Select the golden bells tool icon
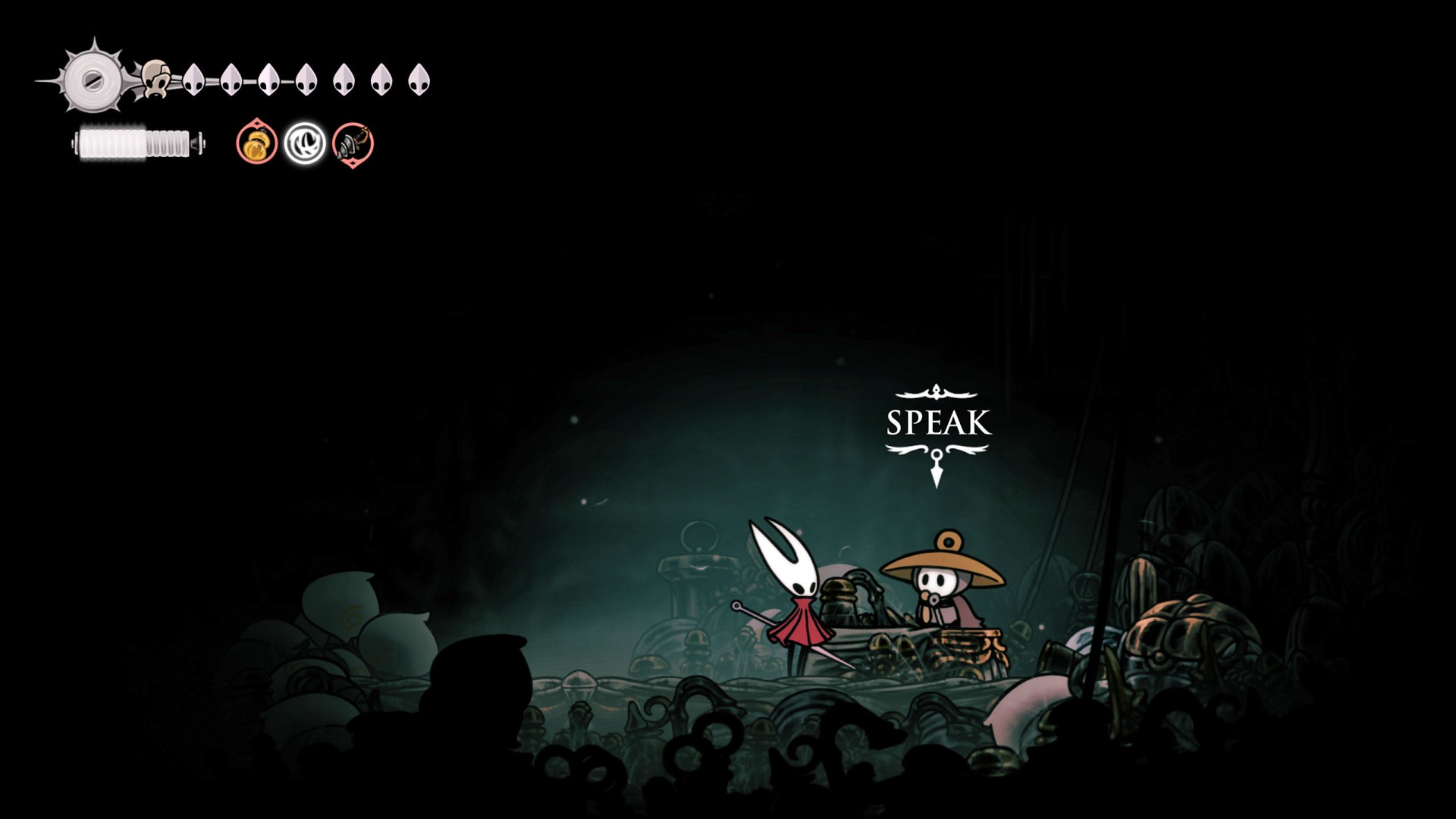 click(256, 143)
